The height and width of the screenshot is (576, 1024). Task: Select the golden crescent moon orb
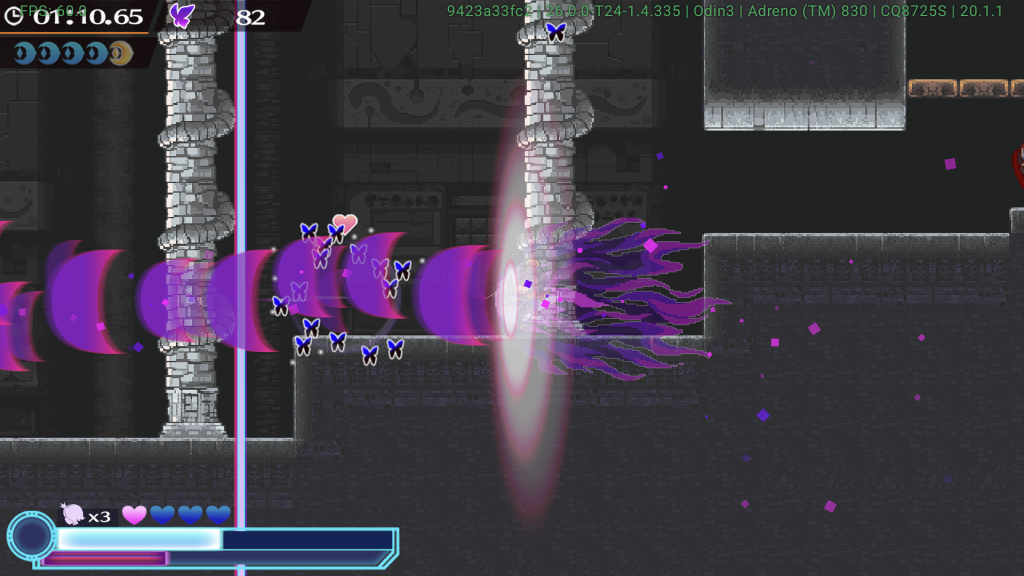tap(121, 53)
